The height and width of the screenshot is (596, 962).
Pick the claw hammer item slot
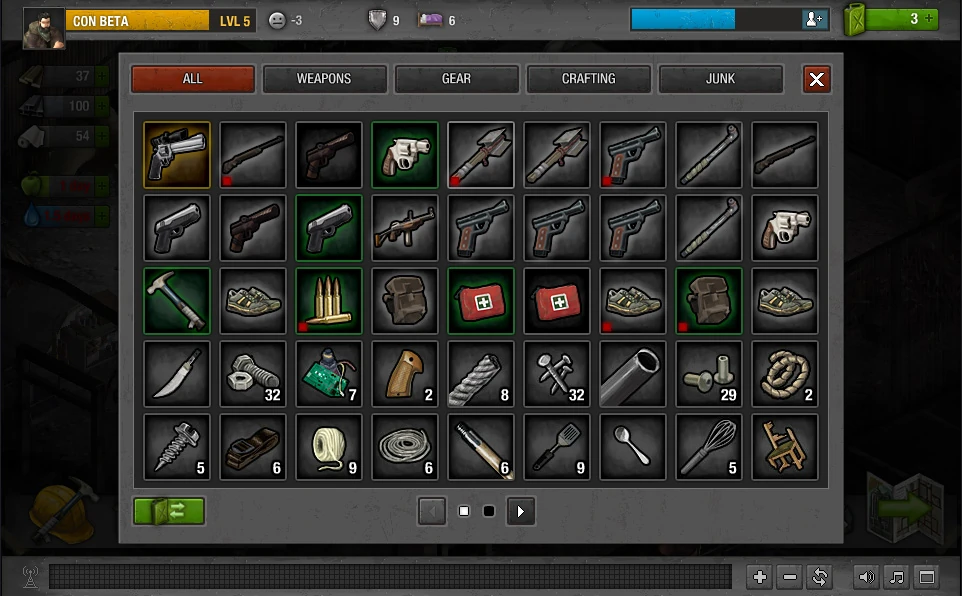click(177, 301)
